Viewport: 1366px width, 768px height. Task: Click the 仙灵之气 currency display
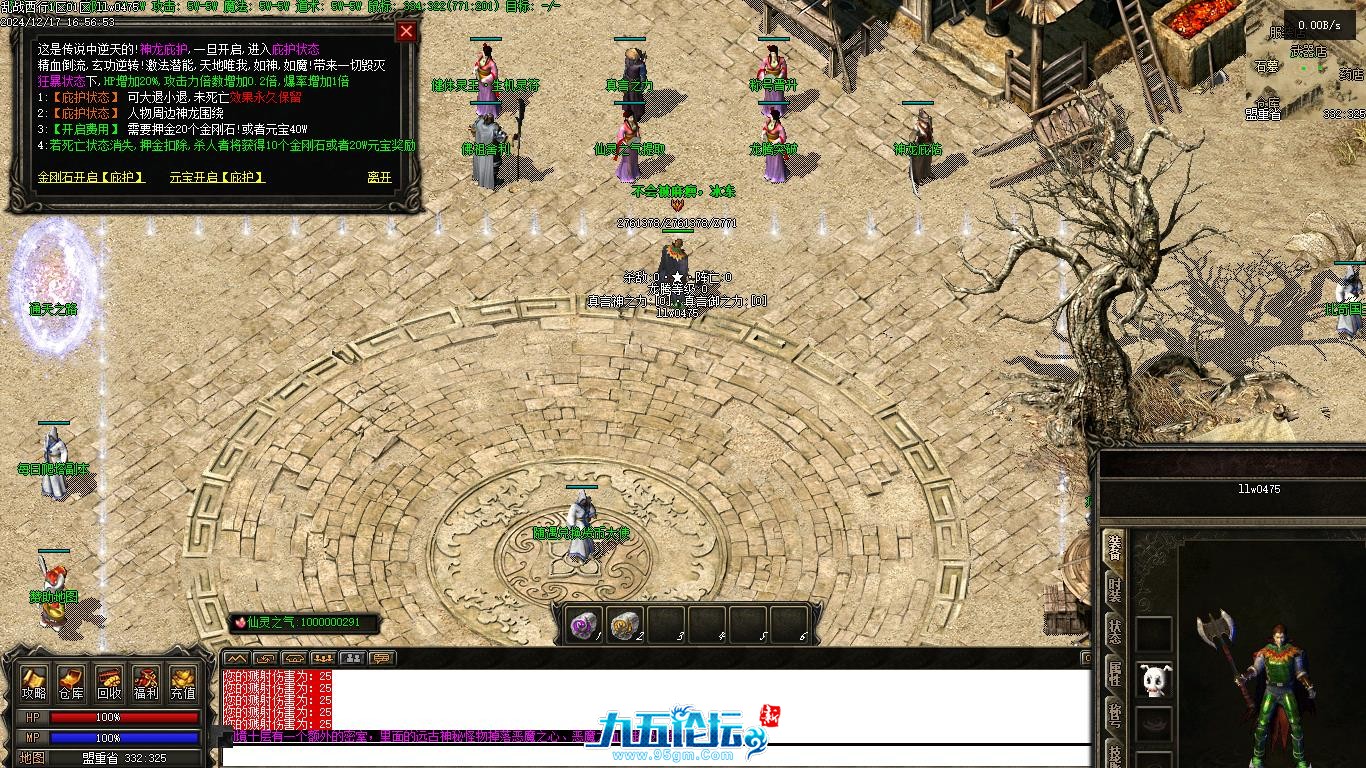click(304, 623)
